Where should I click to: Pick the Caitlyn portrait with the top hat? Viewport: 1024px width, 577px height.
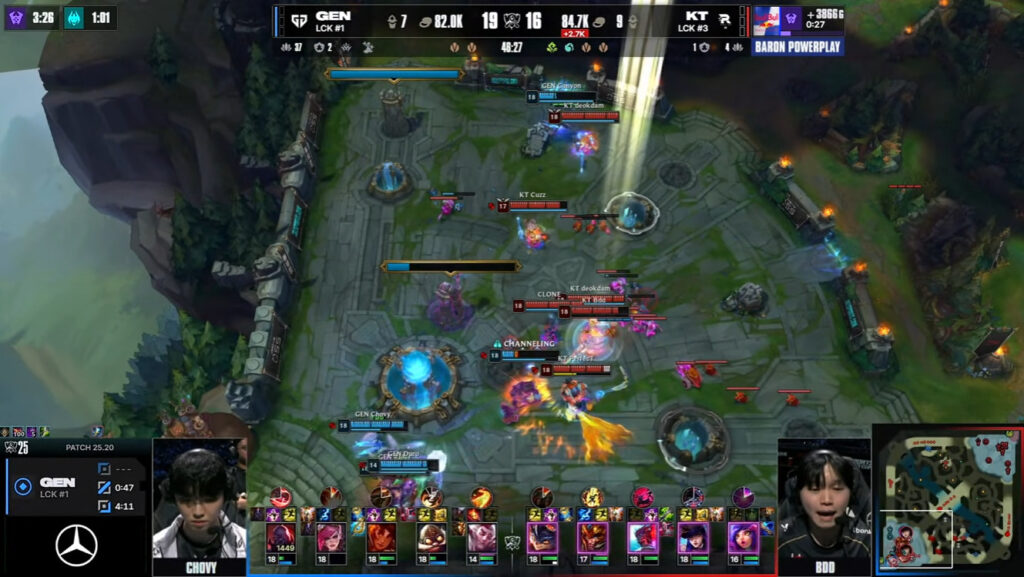692,538
